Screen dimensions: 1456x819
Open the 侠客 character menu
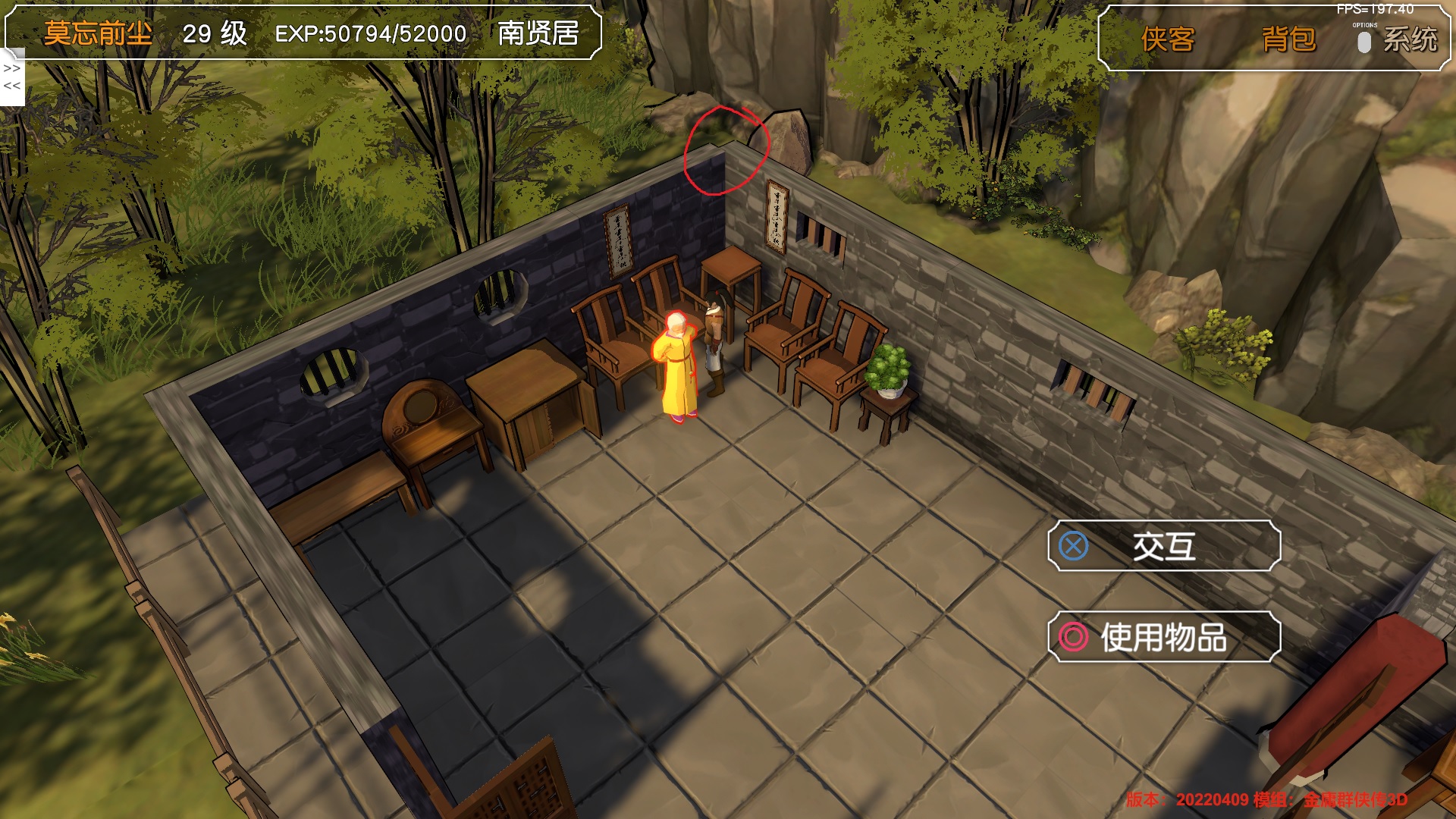(x=1168, y=39)
